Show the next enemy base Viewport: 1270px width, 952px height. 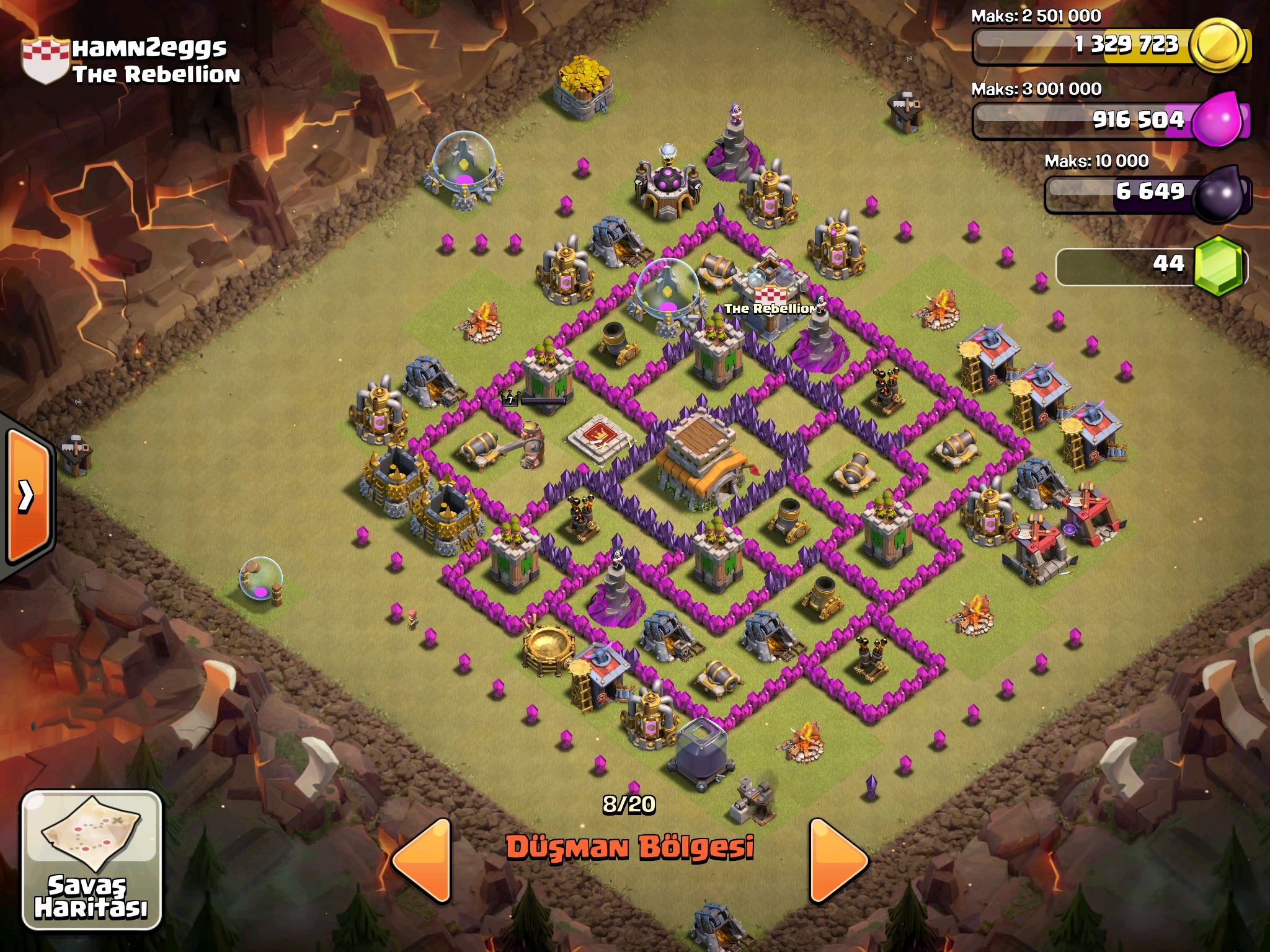click(x=837, y=860)
